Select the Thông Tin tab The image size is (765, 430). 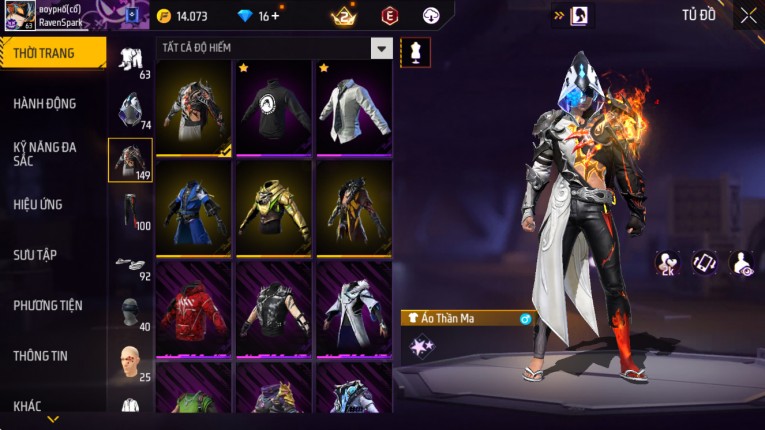[41, 356]
